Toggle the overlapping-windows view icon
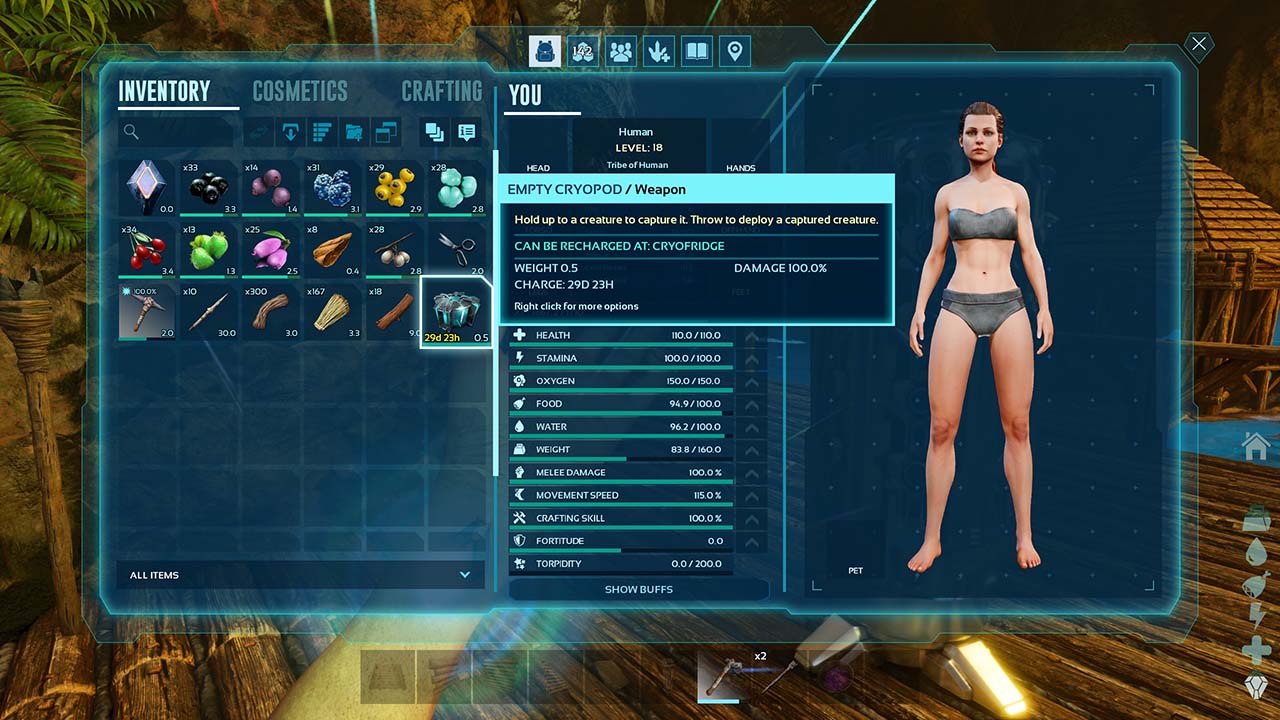This screenshot has width=1280, height=720. 386,132
